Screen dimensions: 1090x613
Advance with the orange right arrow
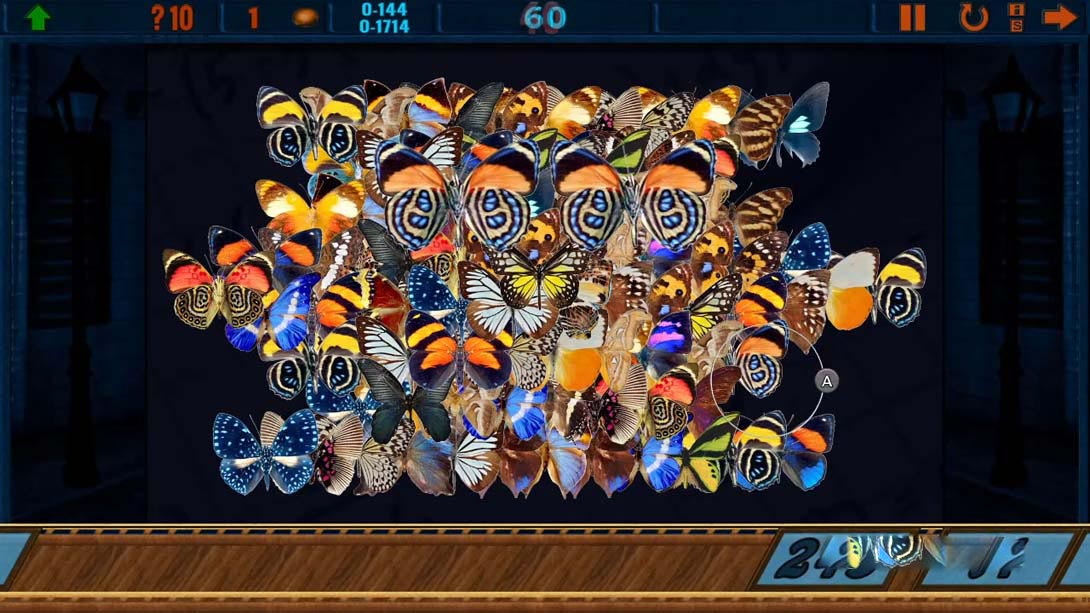coord(1059,17)
